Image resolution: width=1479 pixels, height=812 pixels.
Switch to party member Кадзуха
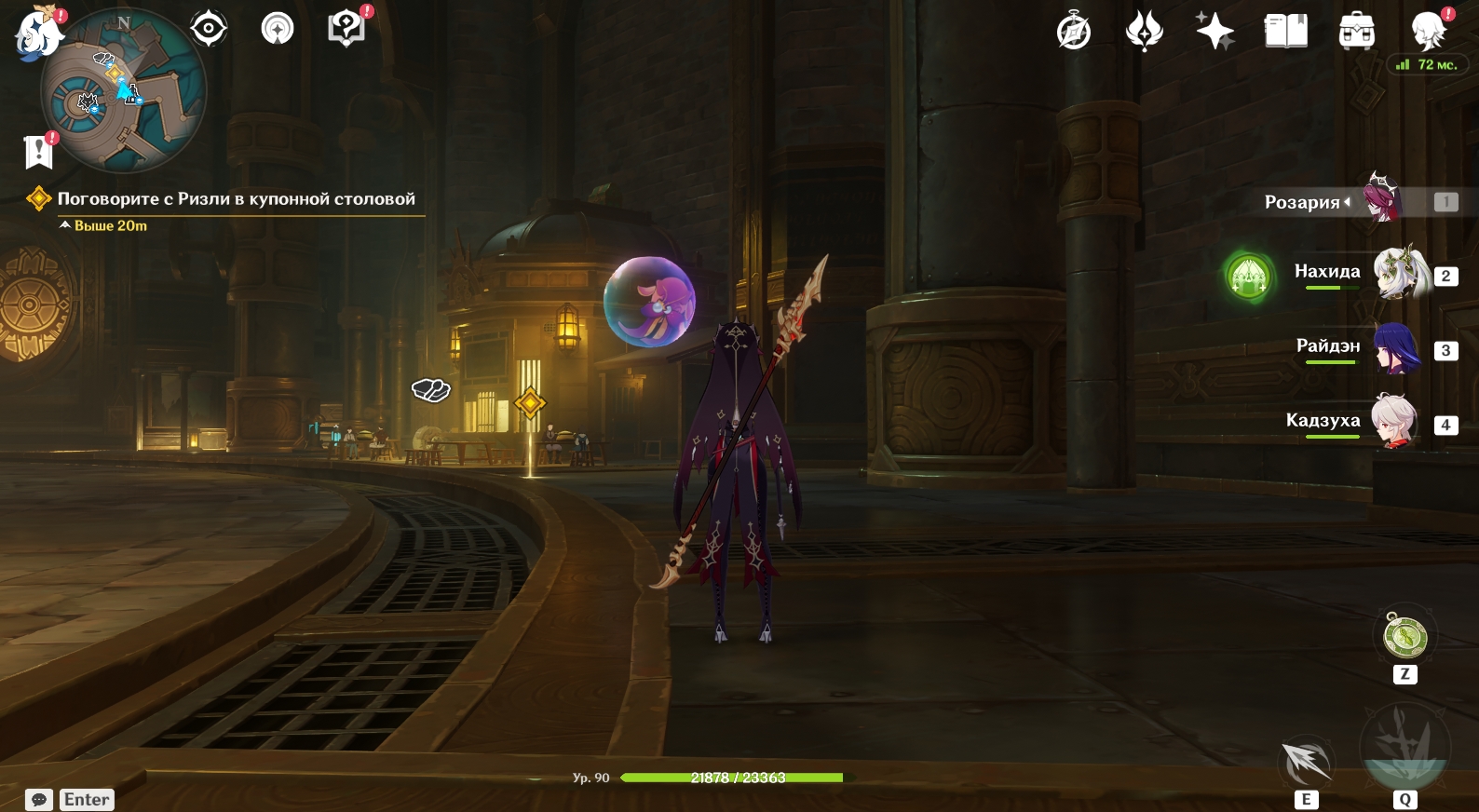(x=1394, y=422)
